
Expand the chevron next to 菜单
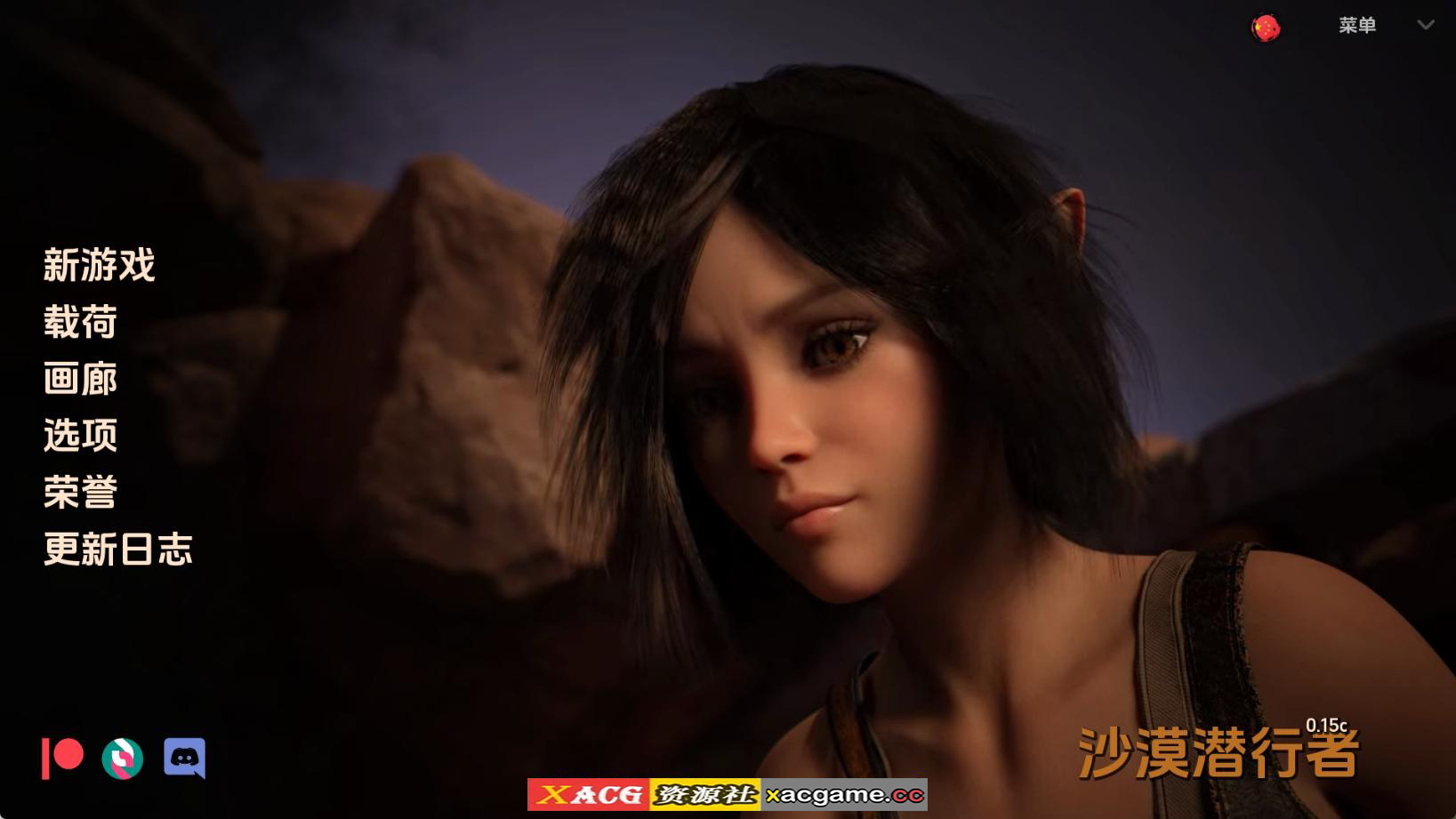coord(1424,26)
